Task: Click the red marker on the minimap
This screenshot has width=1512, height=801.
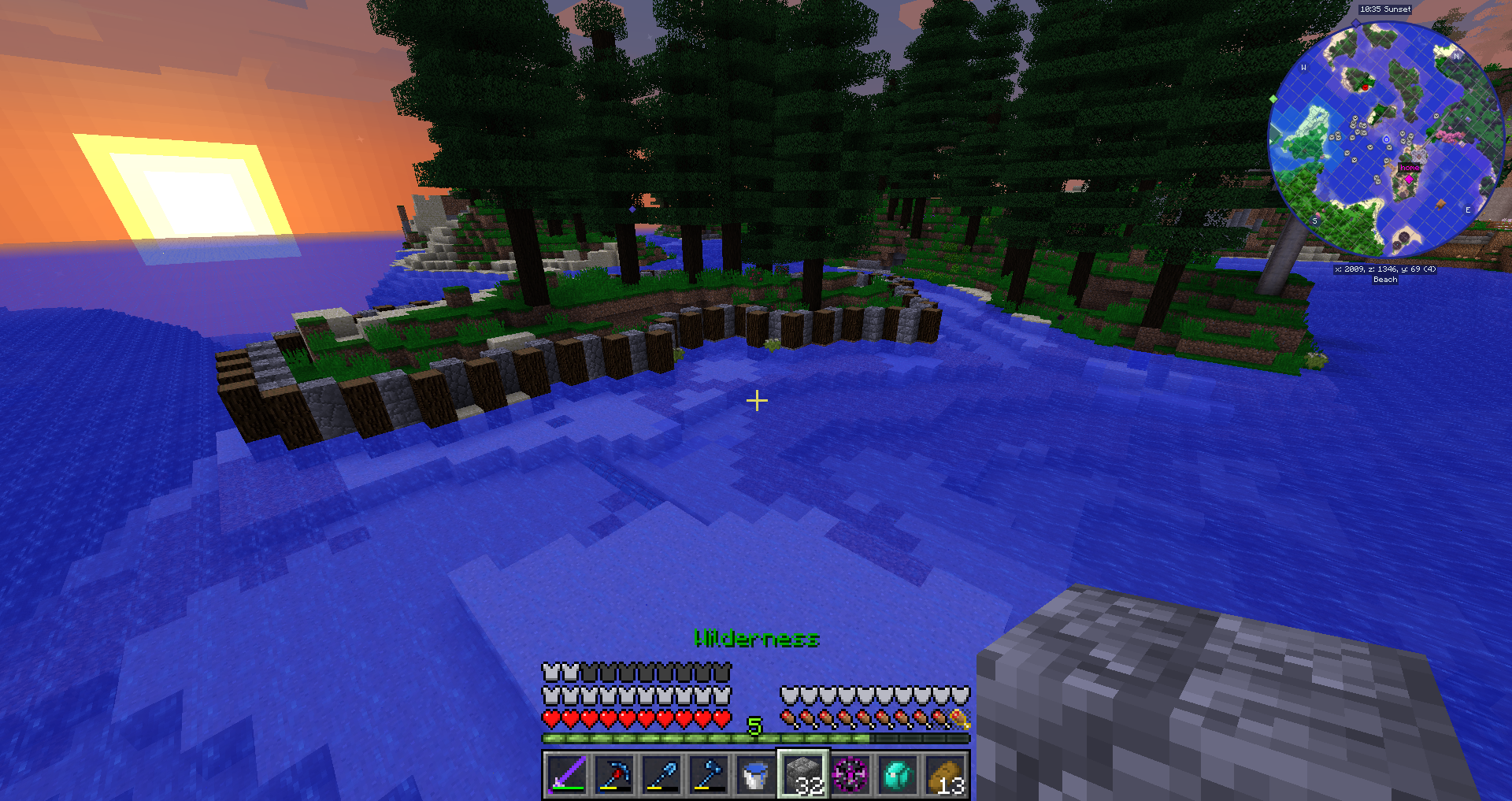Action: click(x=1365, y=87)
